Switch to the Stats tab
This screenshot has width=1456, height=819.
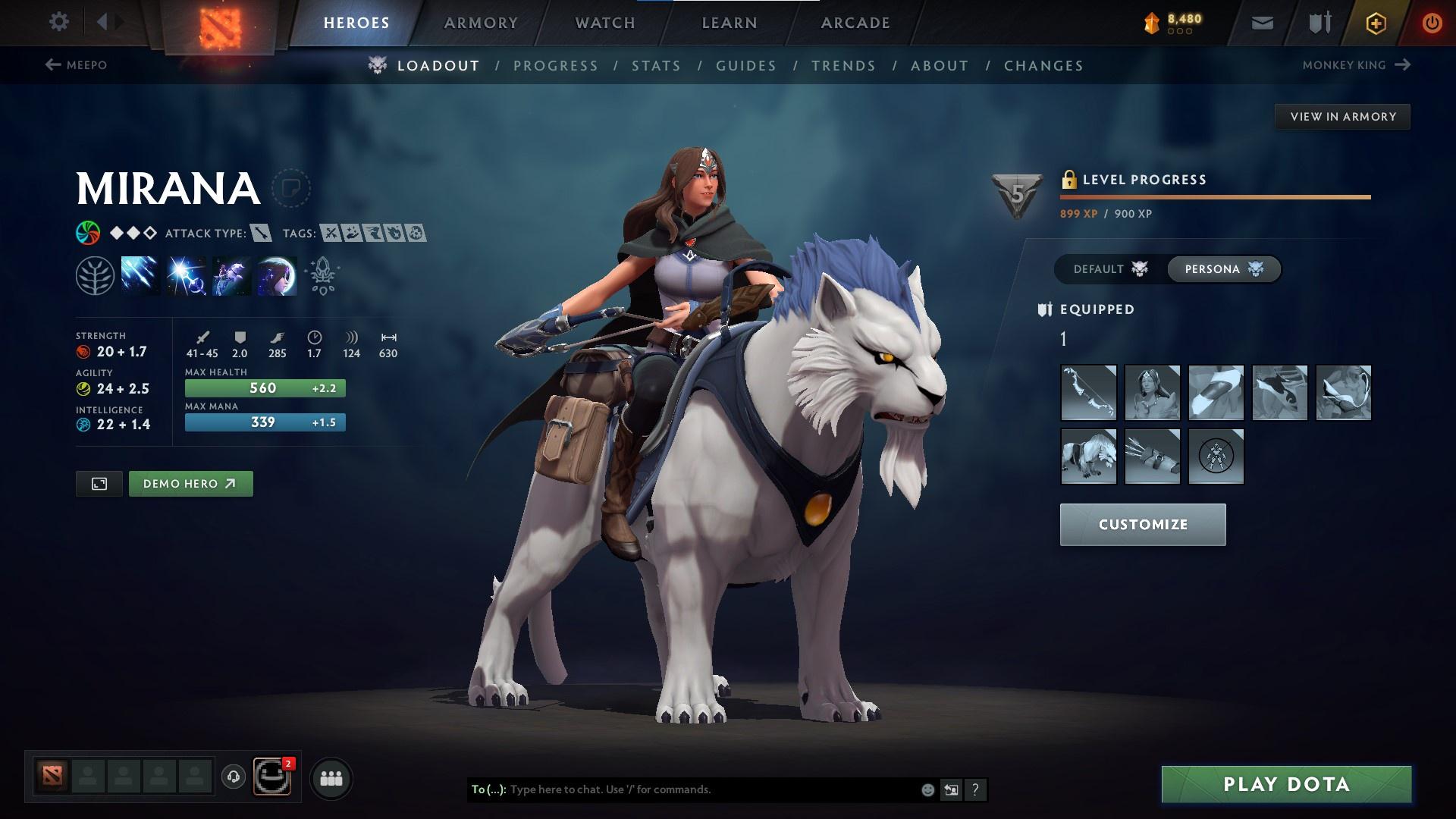tap(657, 66)
